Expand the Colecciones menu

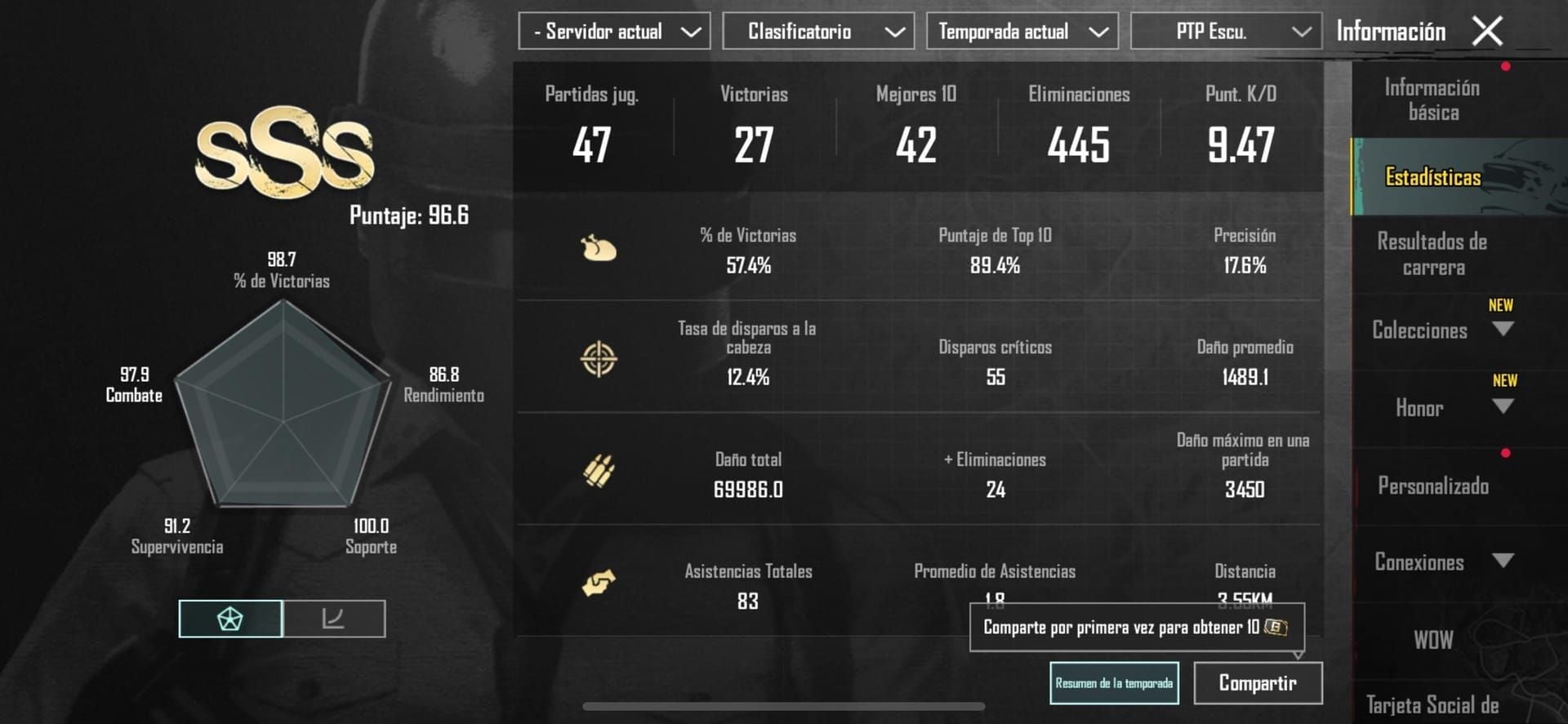click(1437, 330)
